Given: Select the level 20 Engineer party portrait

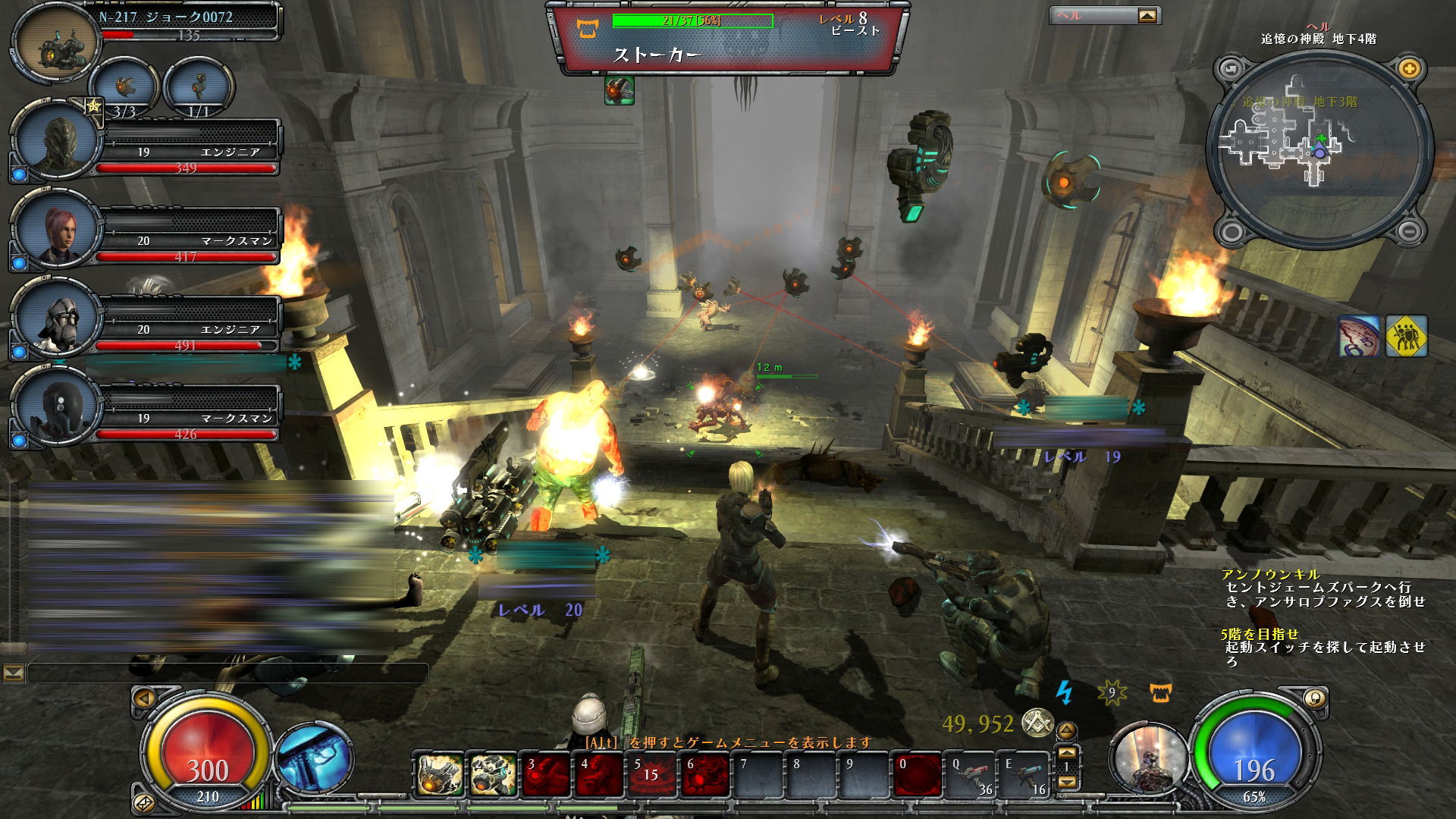Looking at the screenshot, I should click(58, 319).
